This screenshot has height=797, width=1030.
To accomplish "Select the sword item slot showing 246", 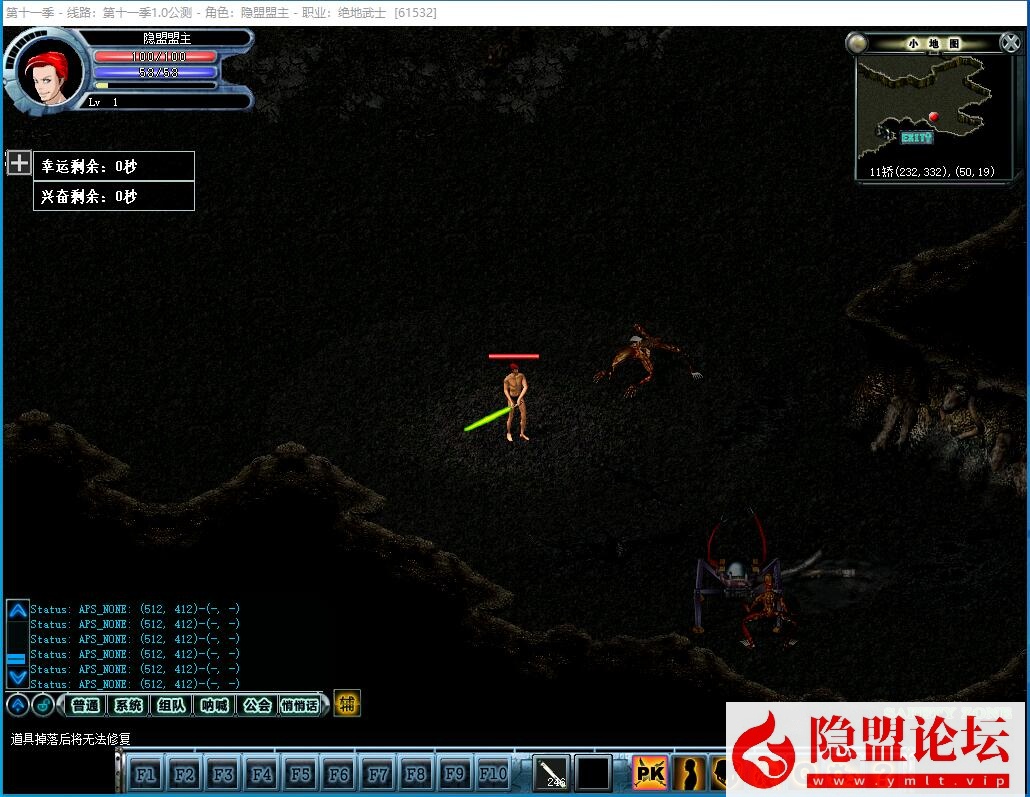I will [551, 773].
